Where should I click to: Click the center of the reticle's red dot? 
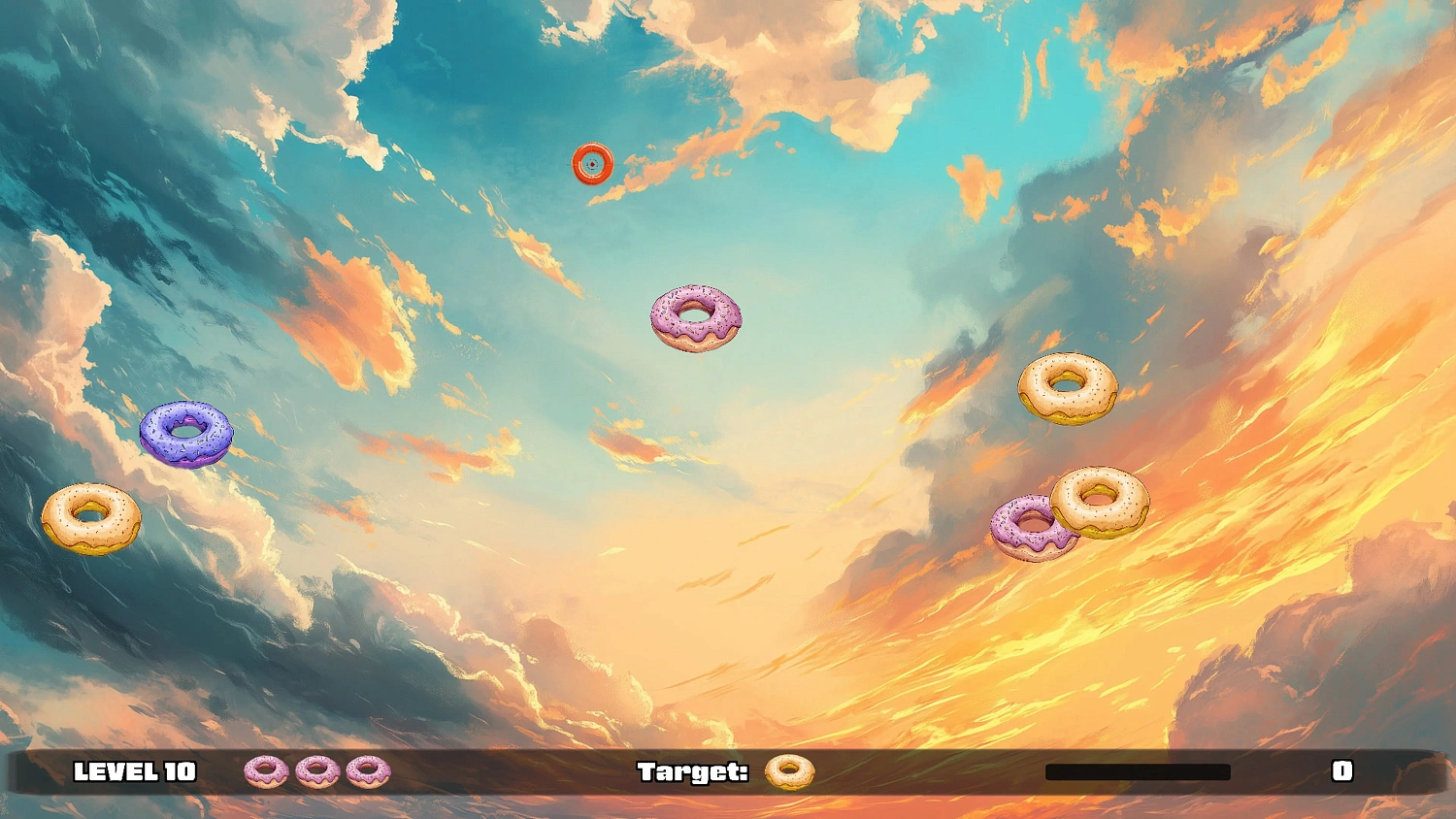click(592, 167)
